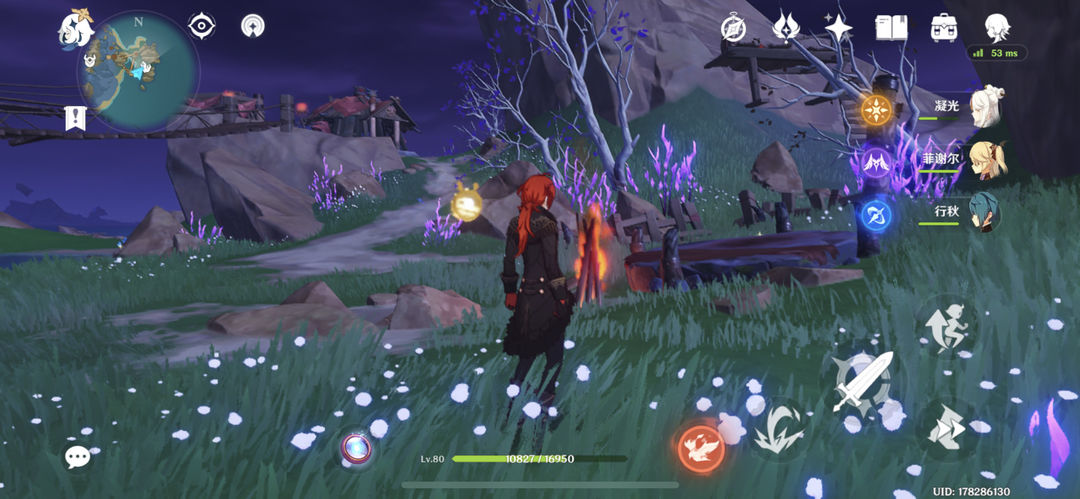
Task: Open the Adventurer Handbook book icon
Action: 890,27
